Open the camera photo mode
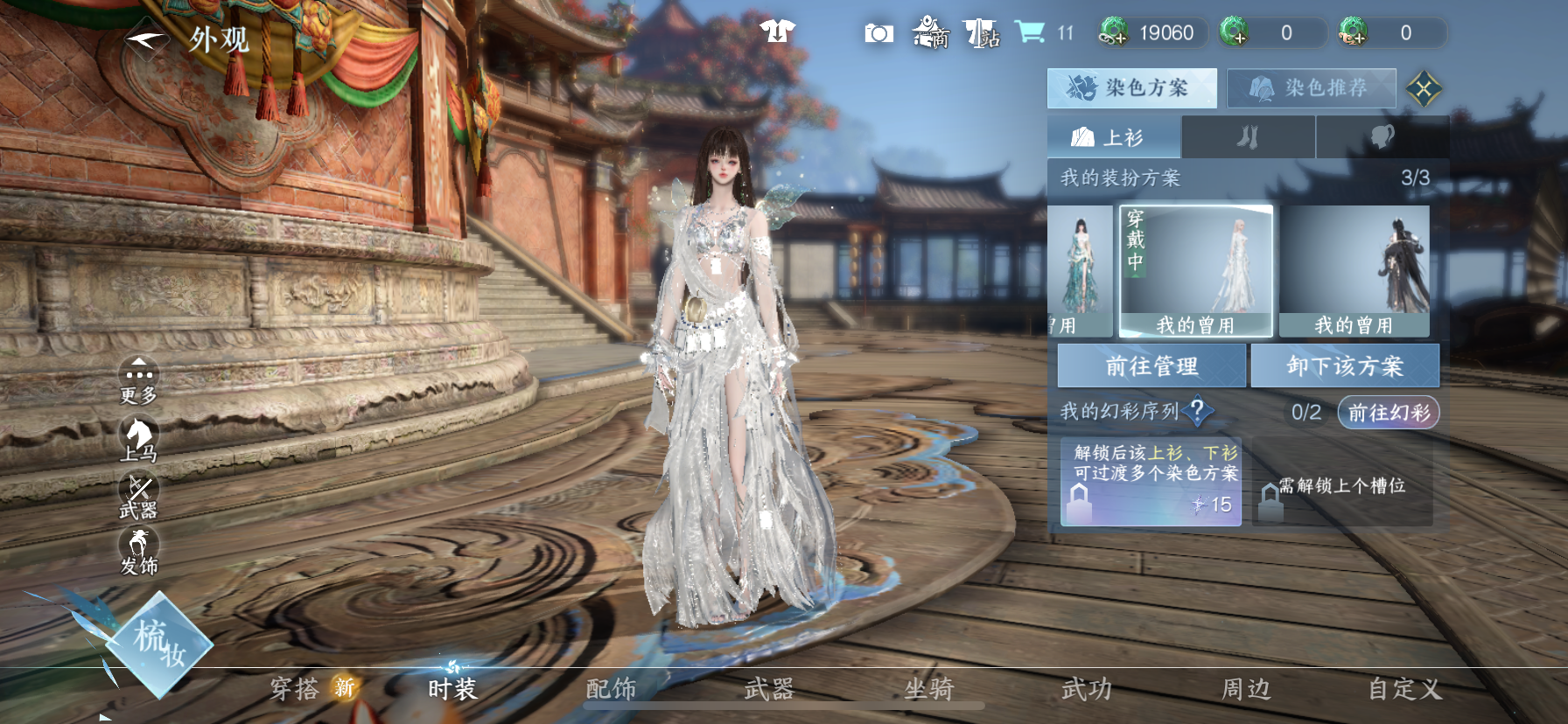 point(878,33)
